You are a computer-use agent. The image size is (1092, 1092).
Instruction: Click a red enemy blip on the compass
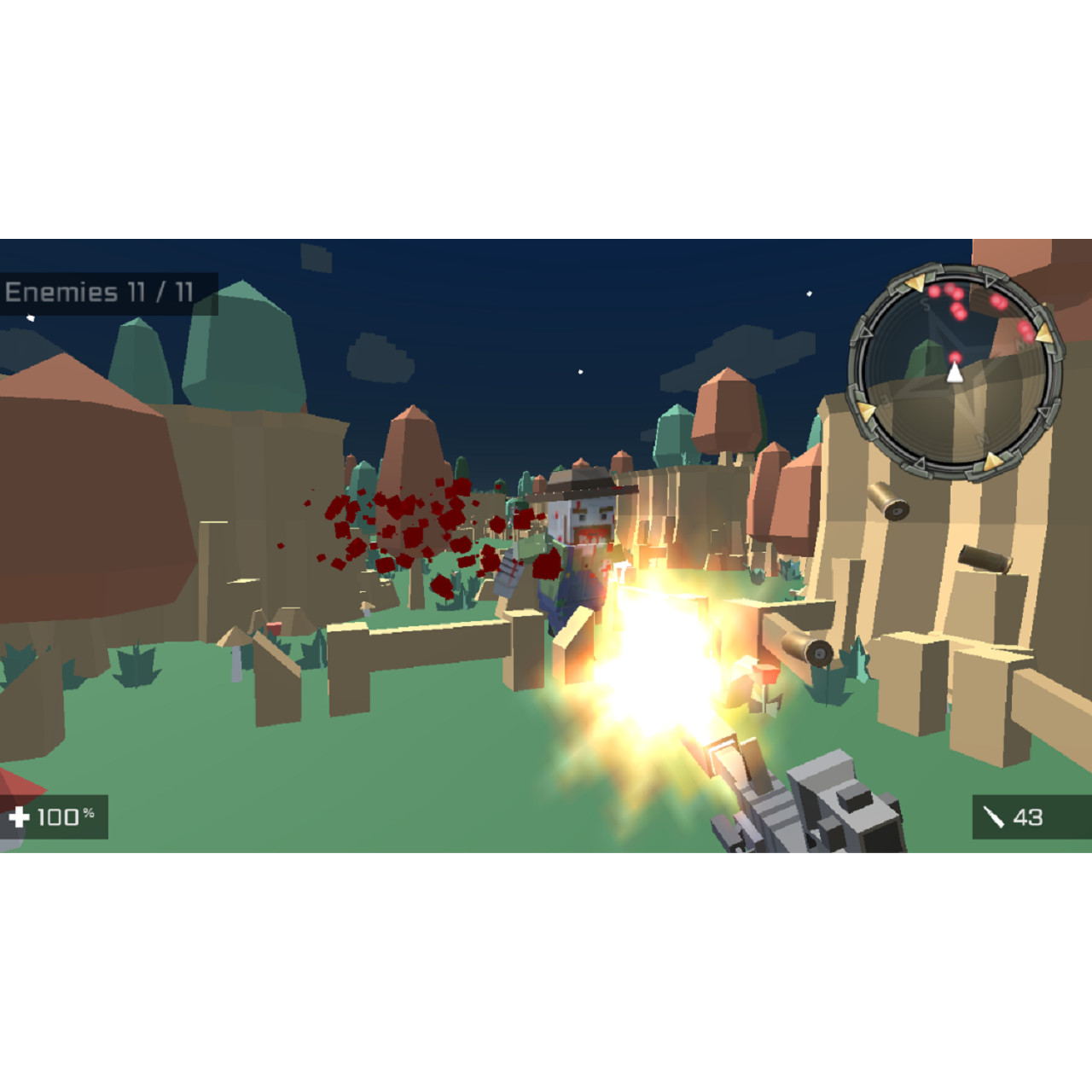click(934, 291)
